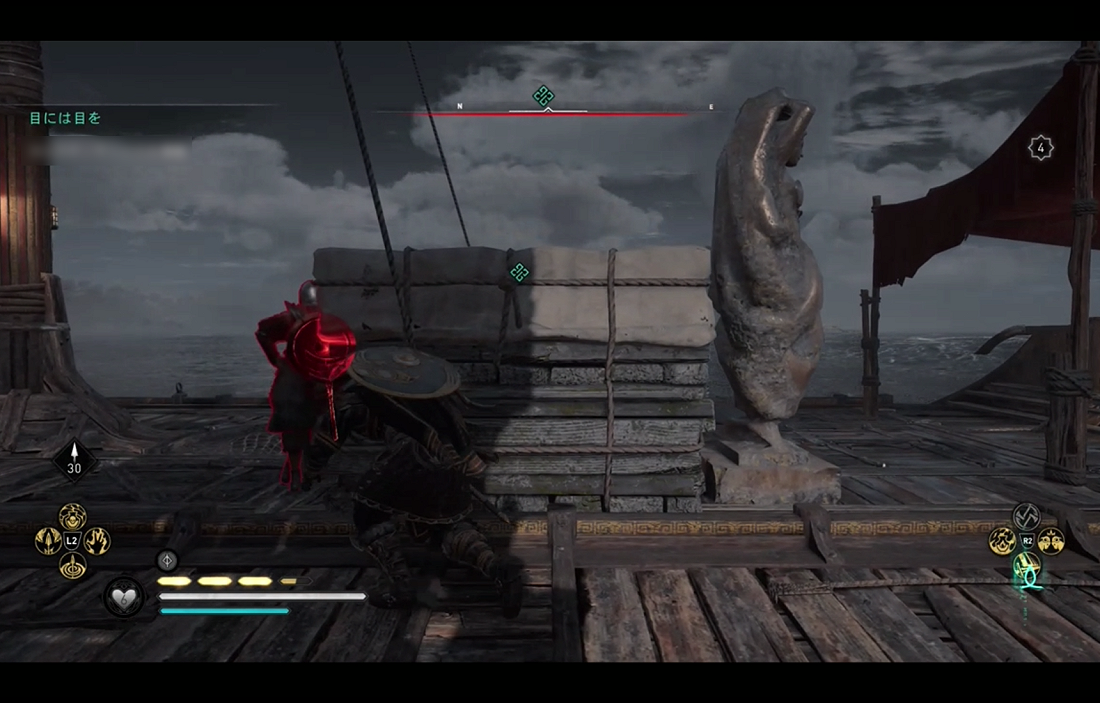
Task: Select the arrow count diamond showing 30
Action: pyautogui.click(x=74, y=461)
